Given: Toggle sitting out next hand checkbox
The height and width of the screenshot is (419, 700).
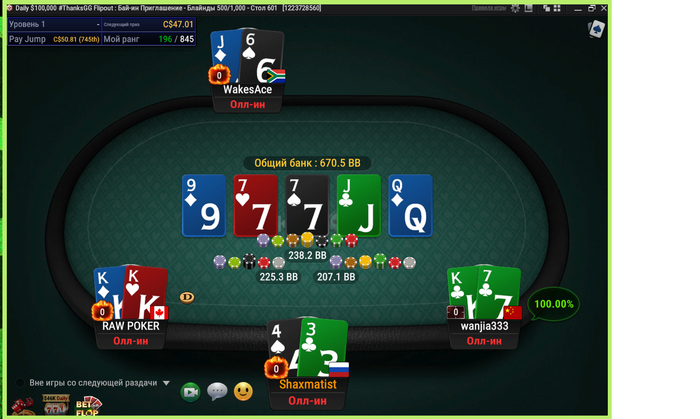Looking at the screenshot, I should (19, 383).
